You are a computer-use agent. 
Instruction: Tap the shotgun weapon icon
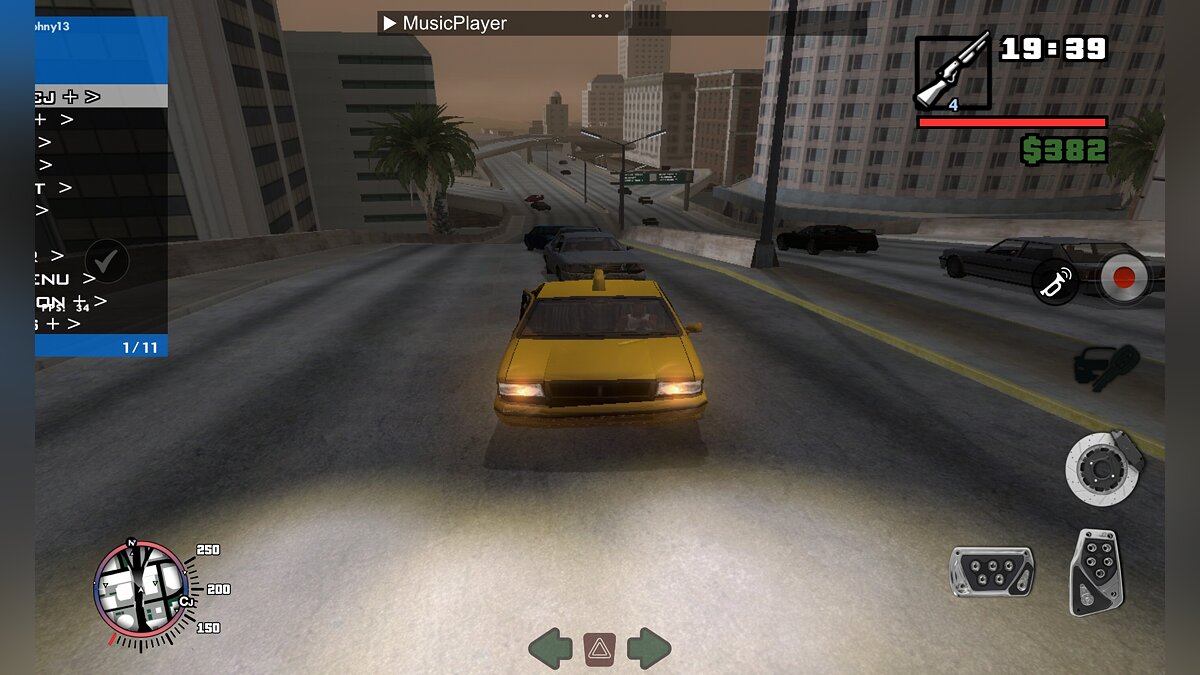[952, 72]
